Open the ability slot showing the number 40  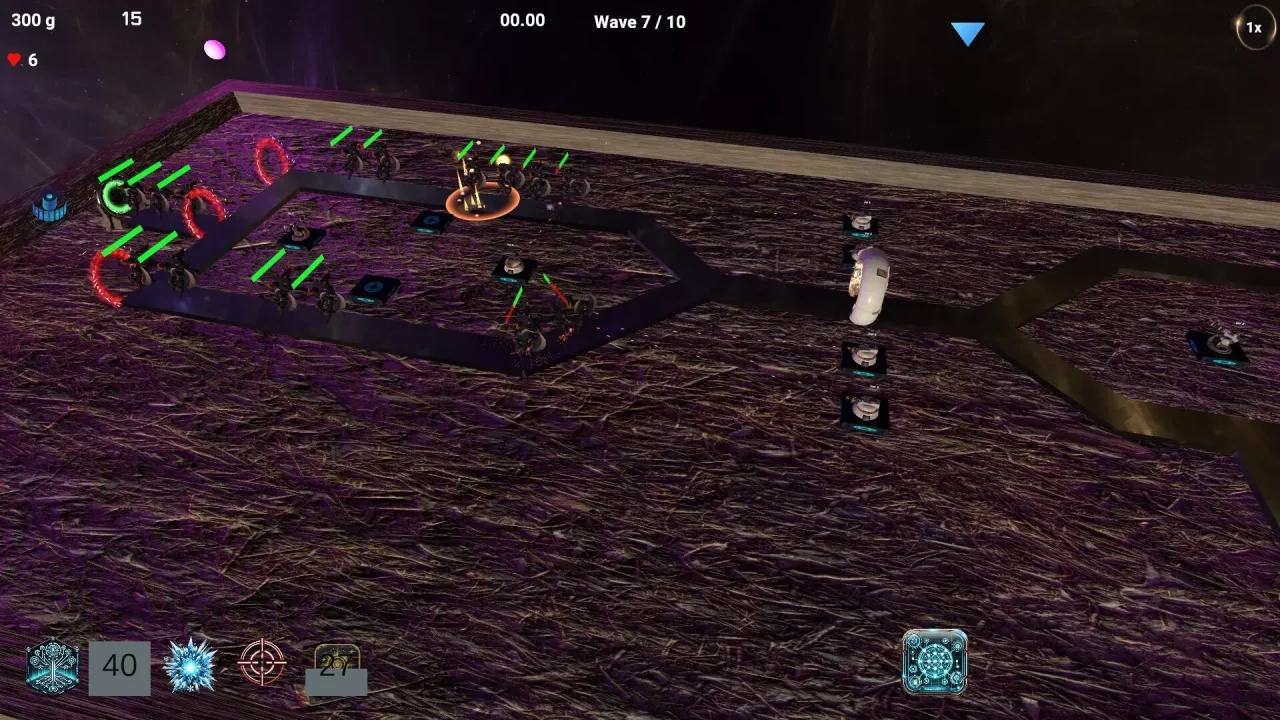[x=120, y=665]
